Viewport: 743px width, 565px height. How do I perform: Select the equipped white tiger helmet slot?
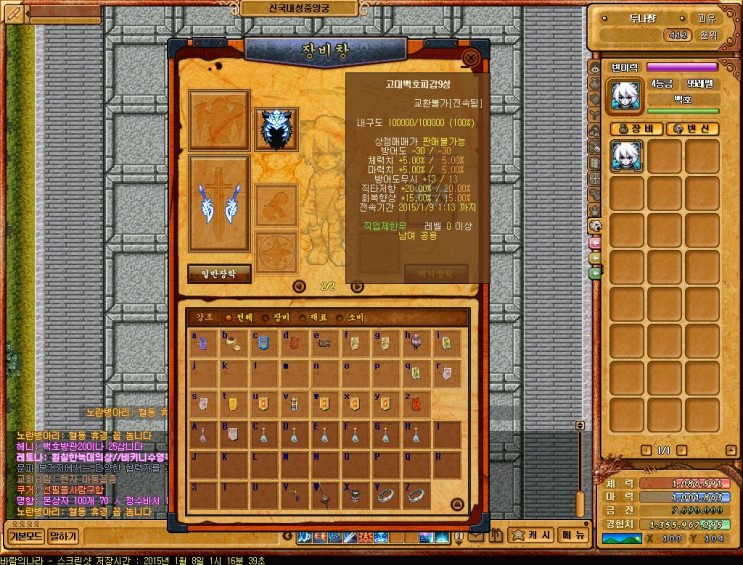pos(274,128)
